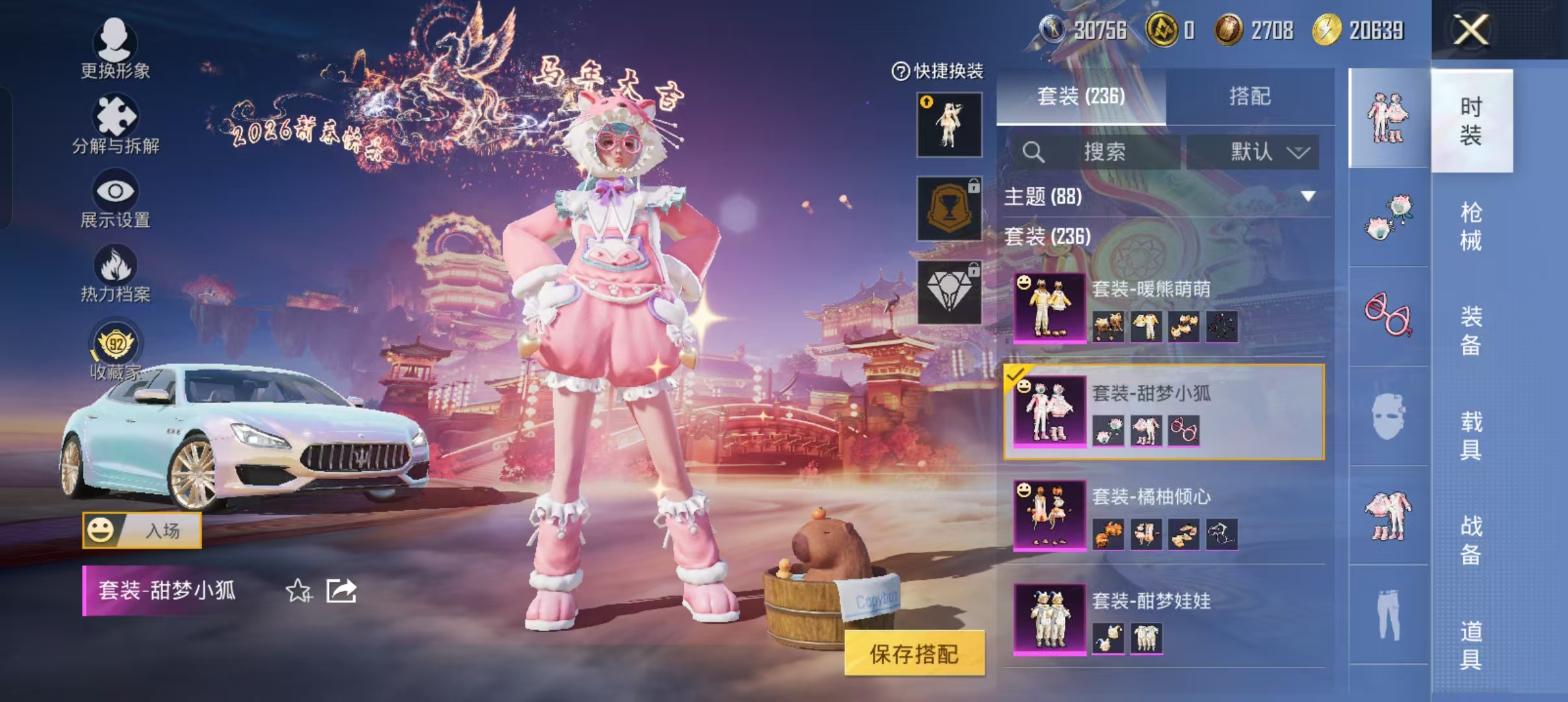Open the 热力档案 flame archive
The image size is (1568, 702).
[114, 273]
